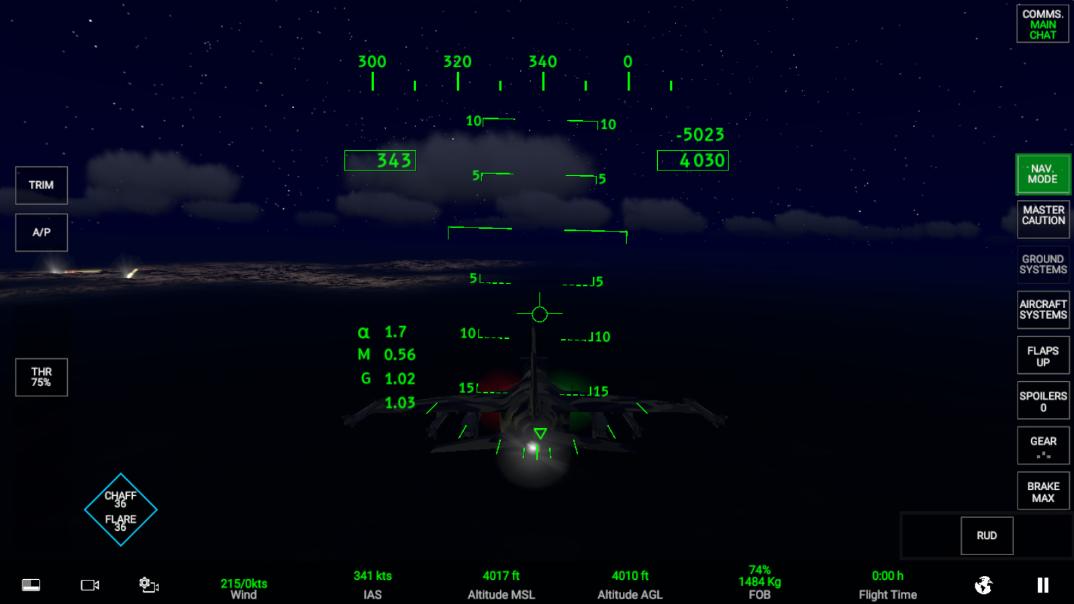Click the RUD rudder control

pyautogui.click(x=986, y=535)
